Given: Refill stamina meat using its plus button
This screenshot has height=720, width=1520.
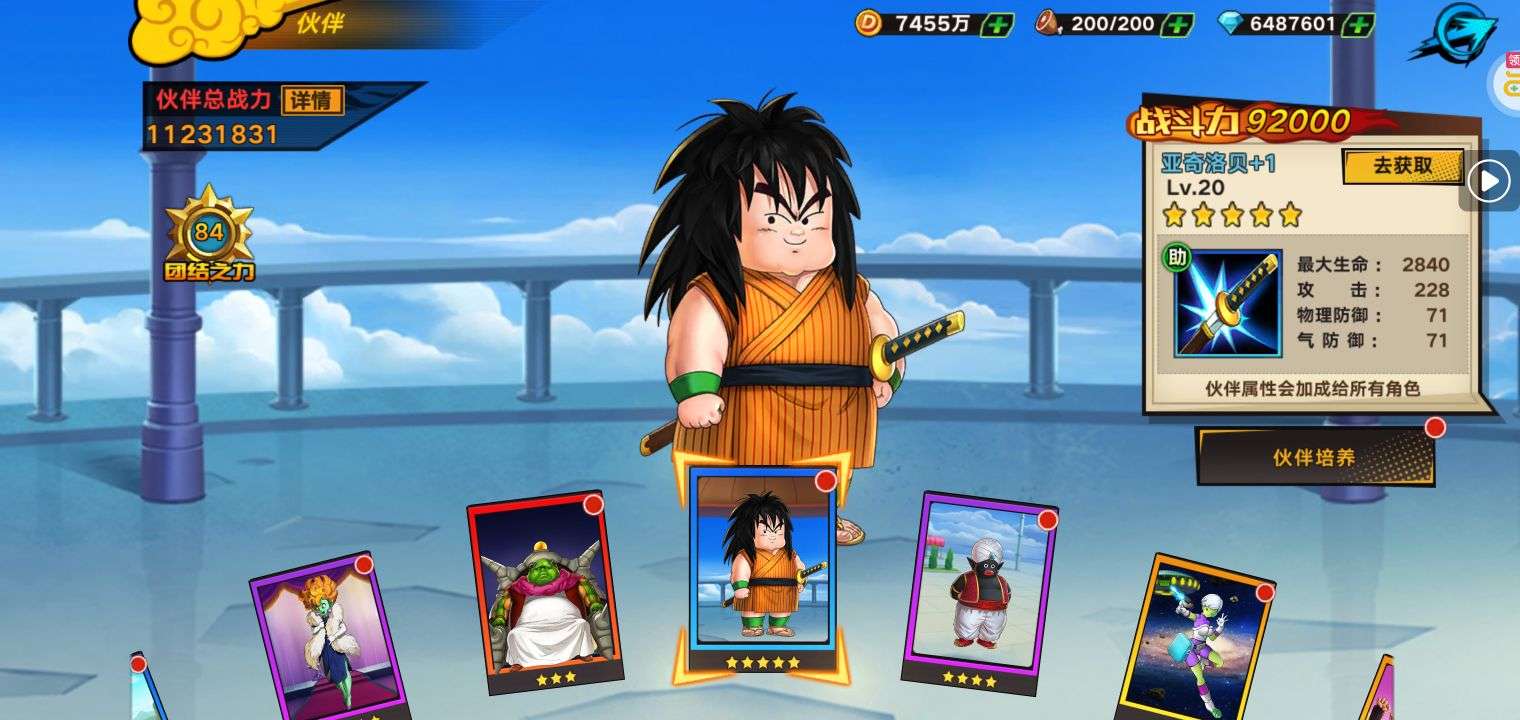Looking at the screenshot, I should [x=1178, y=24].
